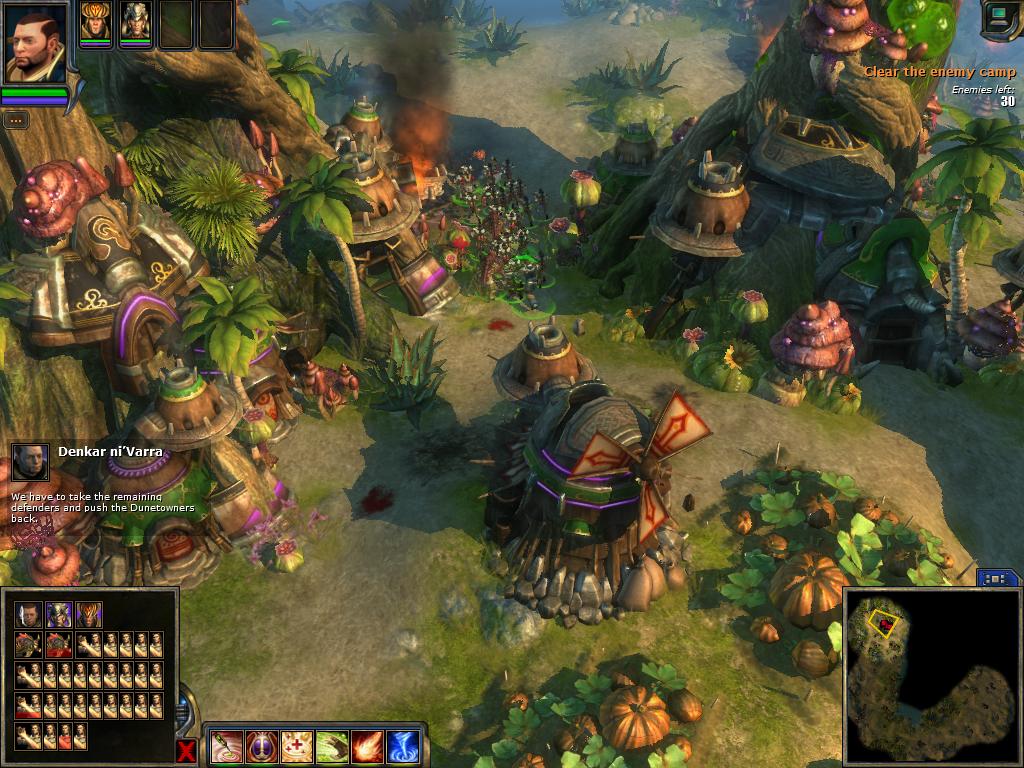Use the red cross healing ability
Image resolution: width=1024 pixels, height=768 pixels.
click(x=297, y=746)
